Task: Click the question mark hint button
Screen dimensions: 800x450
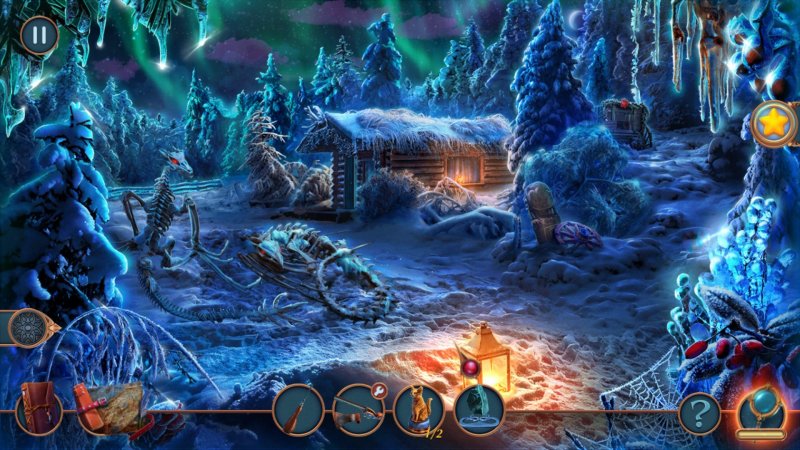Action: 700,413
